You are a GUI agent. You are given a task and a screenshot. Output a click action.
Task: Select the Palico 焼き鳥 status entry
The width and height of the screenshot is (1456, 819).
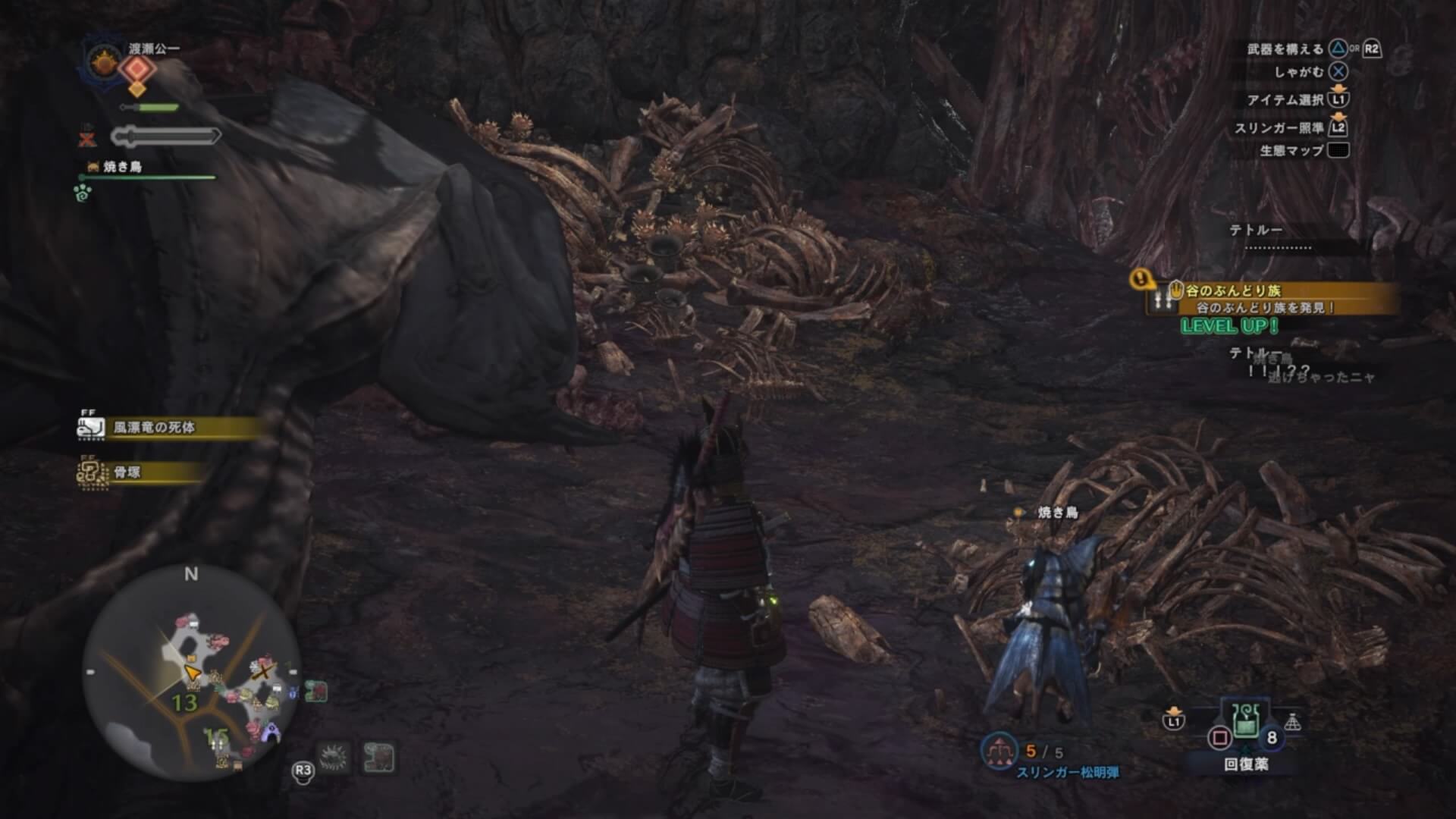pyautogui.click(x=121, y=167)
